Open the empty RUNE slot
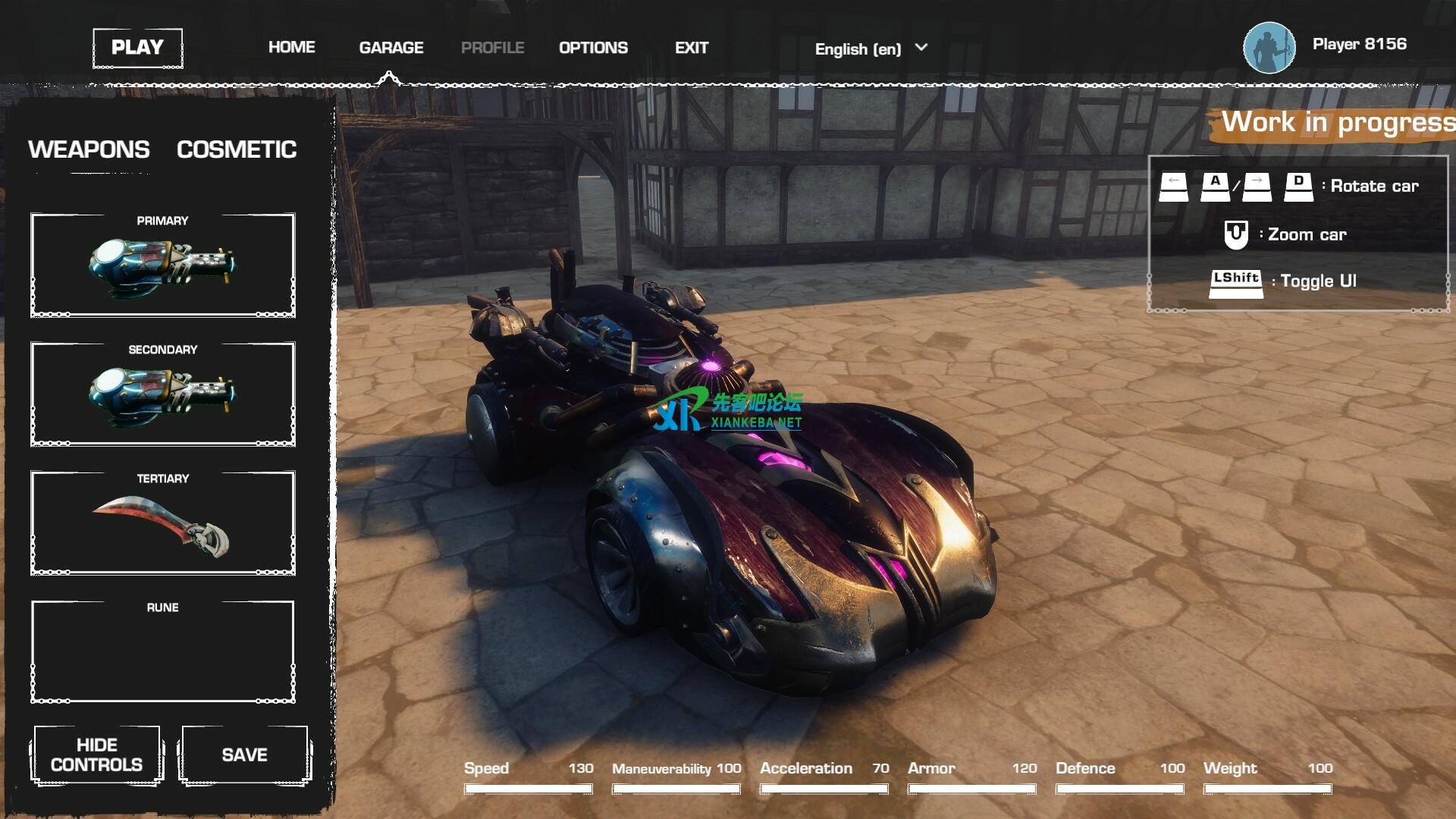Screen dimensions: 1456x819 162,651
